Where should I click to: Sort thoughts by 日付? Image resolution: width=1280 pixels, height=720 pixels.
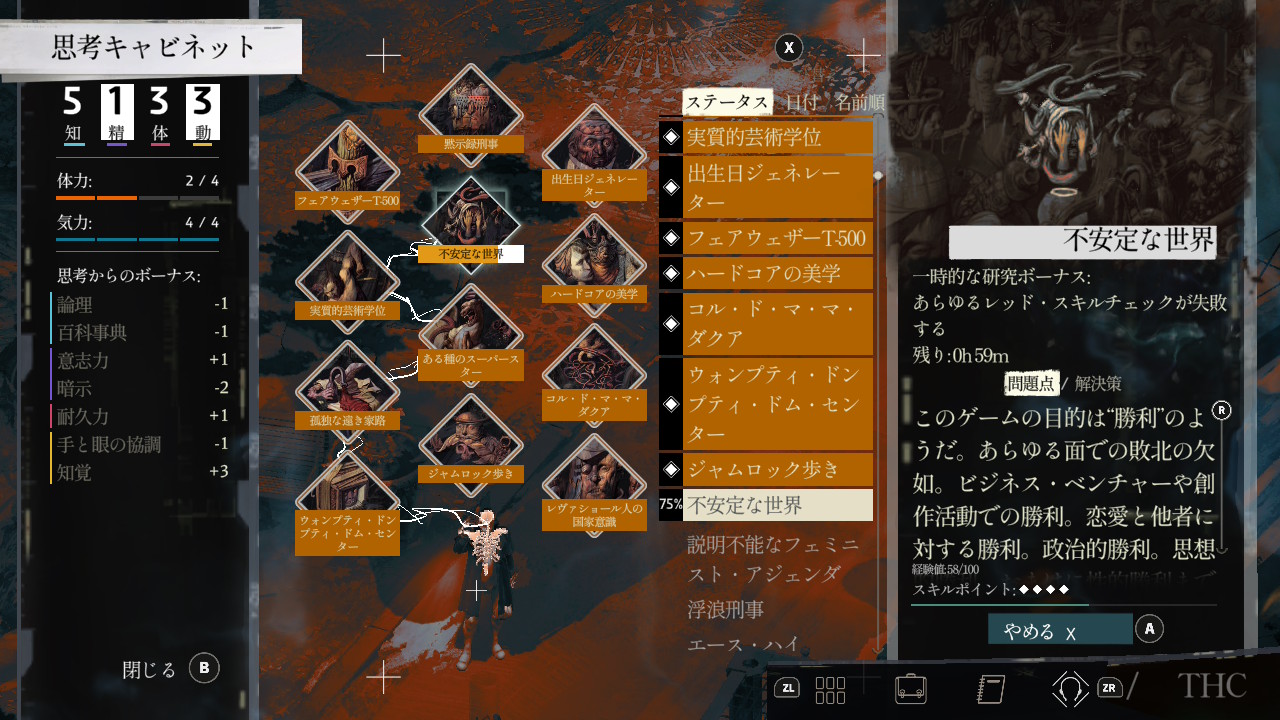[x=802, y=102]
